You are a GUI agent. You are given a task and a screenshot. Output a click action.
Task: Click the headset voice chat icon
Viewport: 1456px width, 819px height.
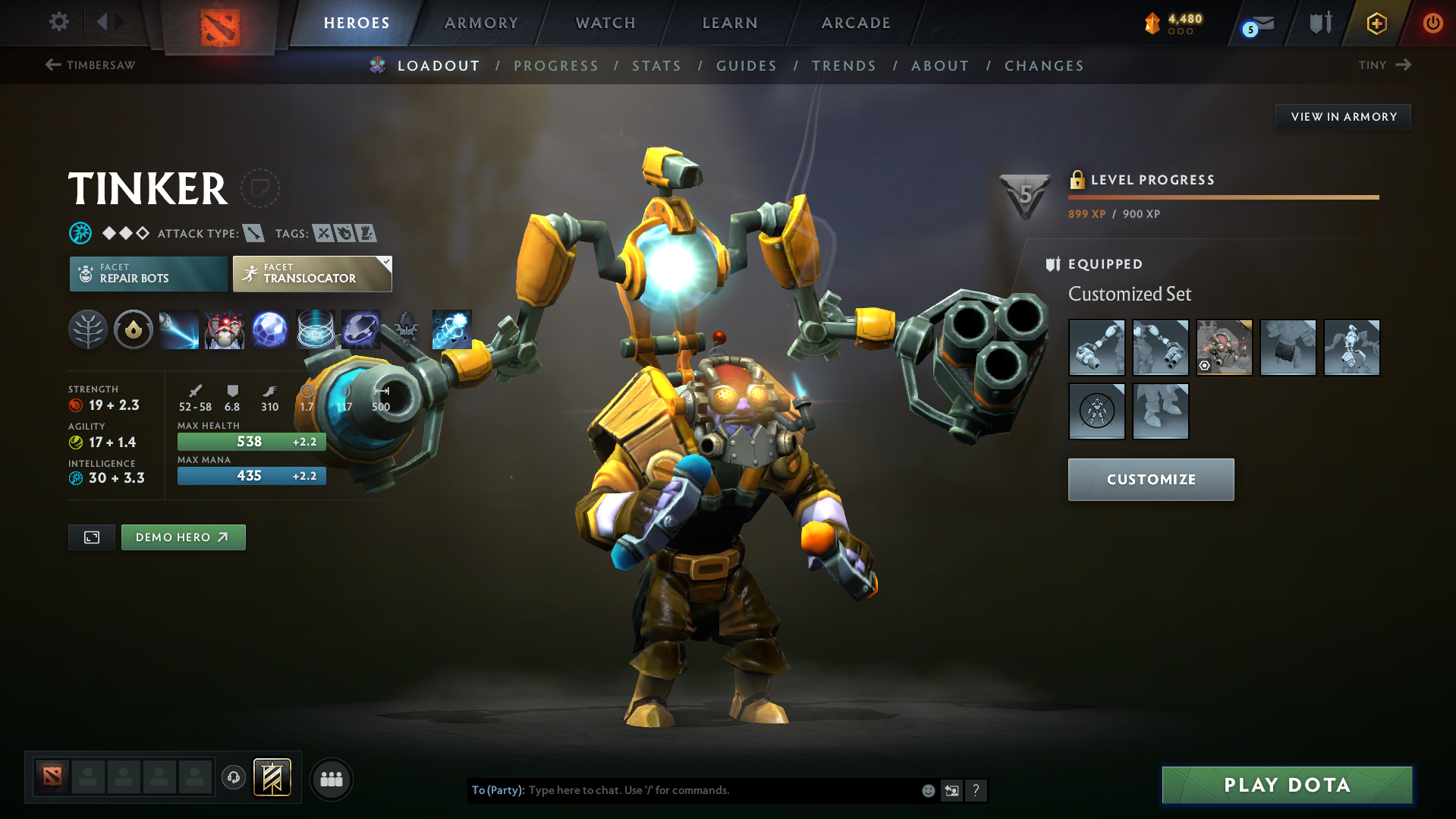tap(233, 778)
